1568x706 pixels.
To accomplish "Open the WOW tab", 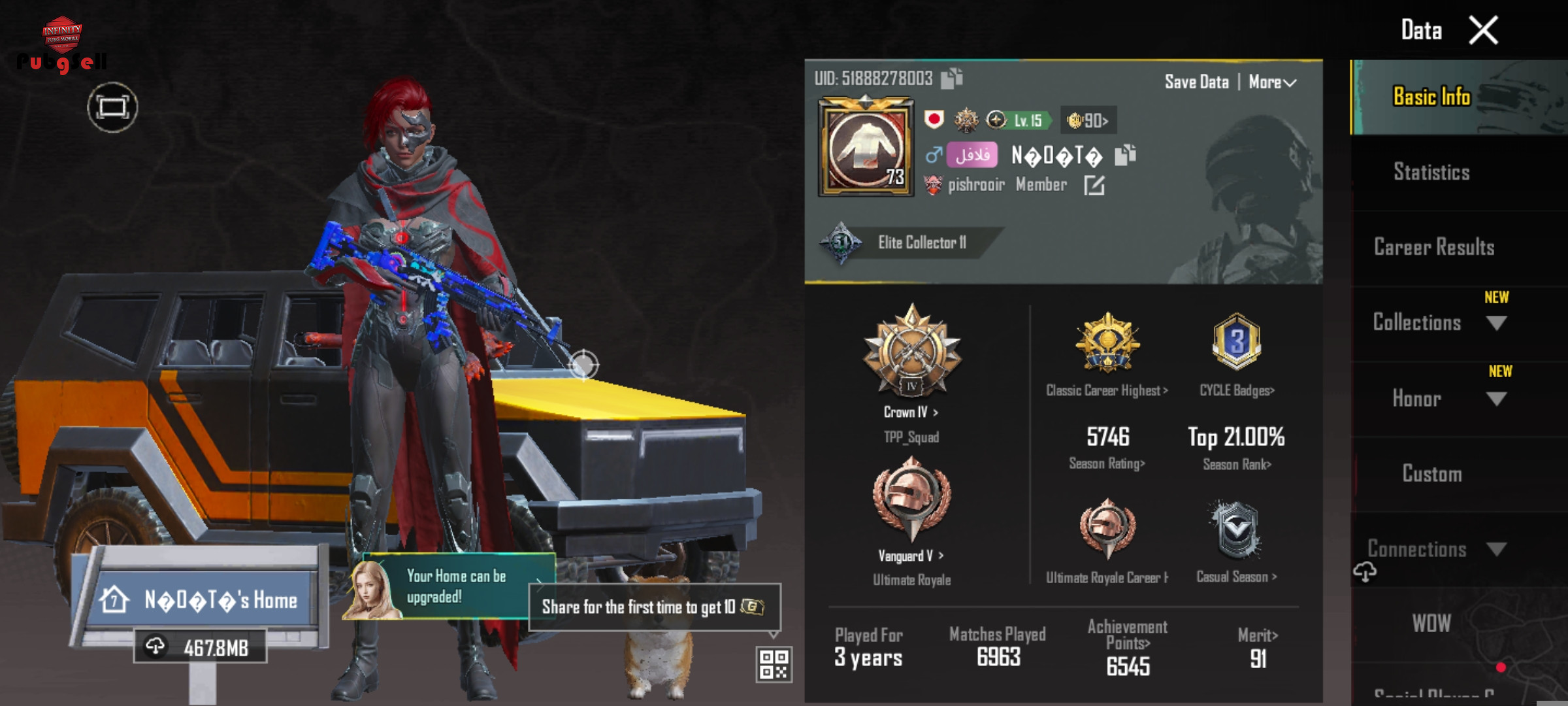I will (1431, 623).
